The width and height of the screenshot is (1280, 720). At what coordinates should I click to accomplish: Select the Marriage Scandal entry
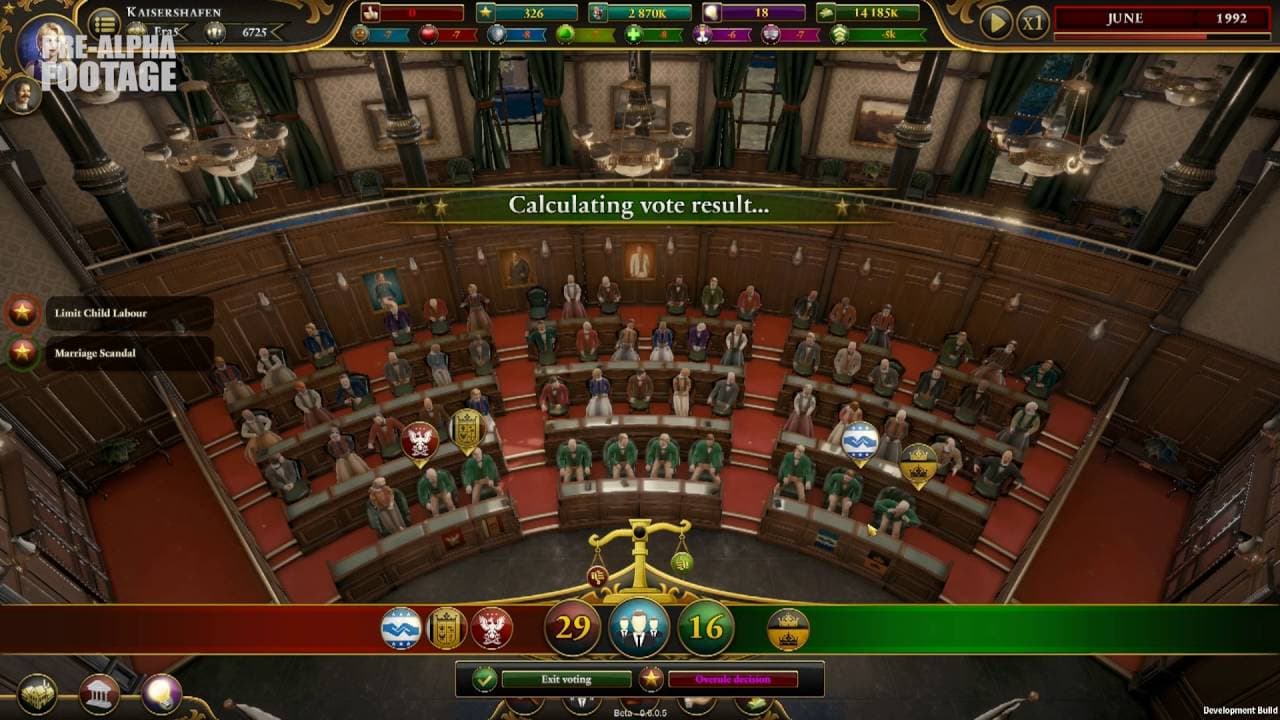95,353
